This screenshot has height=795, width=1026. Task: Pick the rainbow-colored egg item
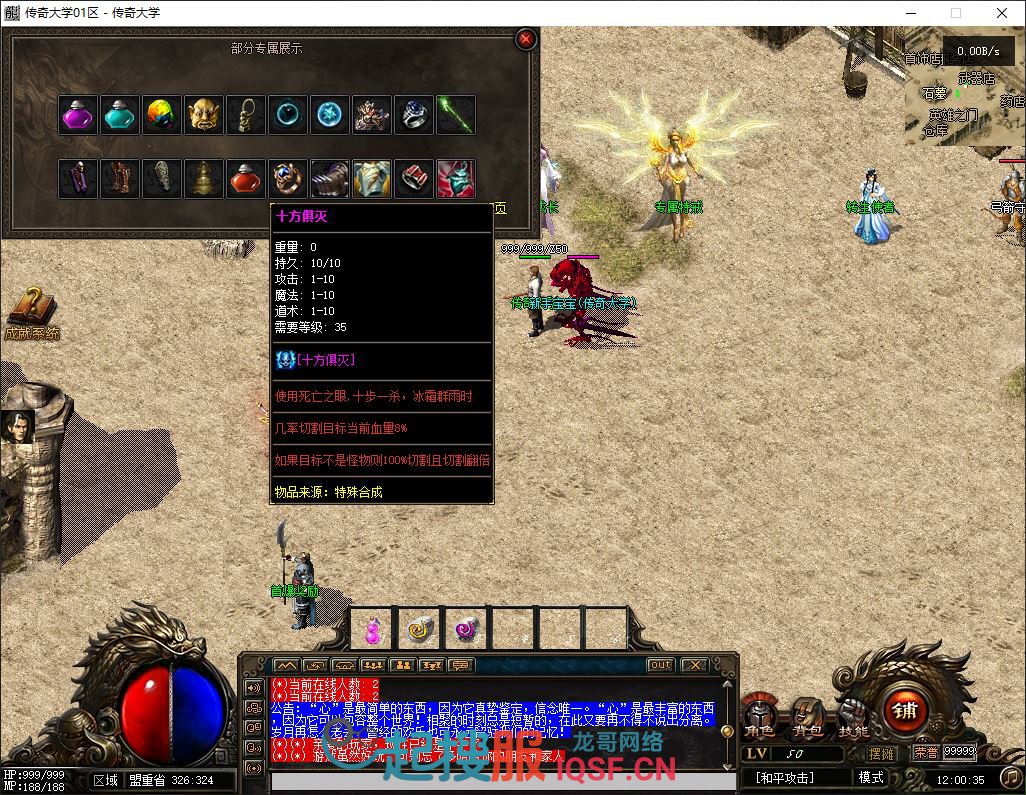(x=162, y=116)
